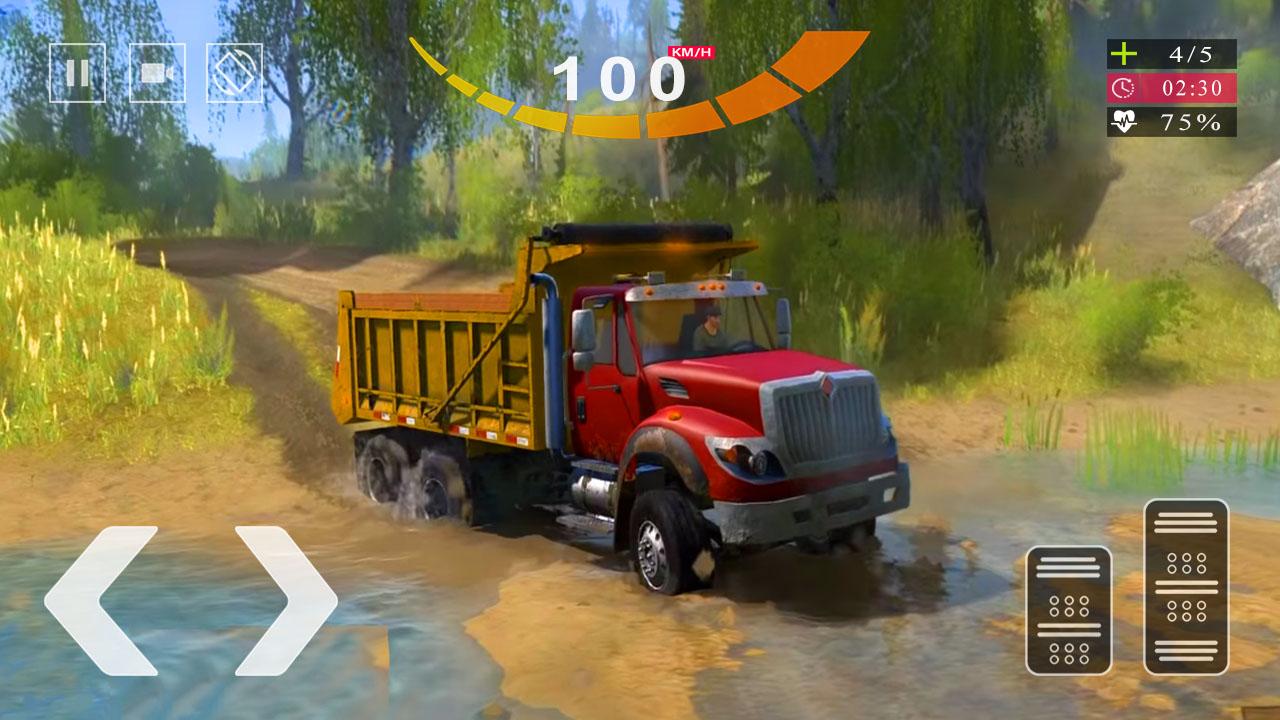Steer left with the left arrow

pos(113,600)
